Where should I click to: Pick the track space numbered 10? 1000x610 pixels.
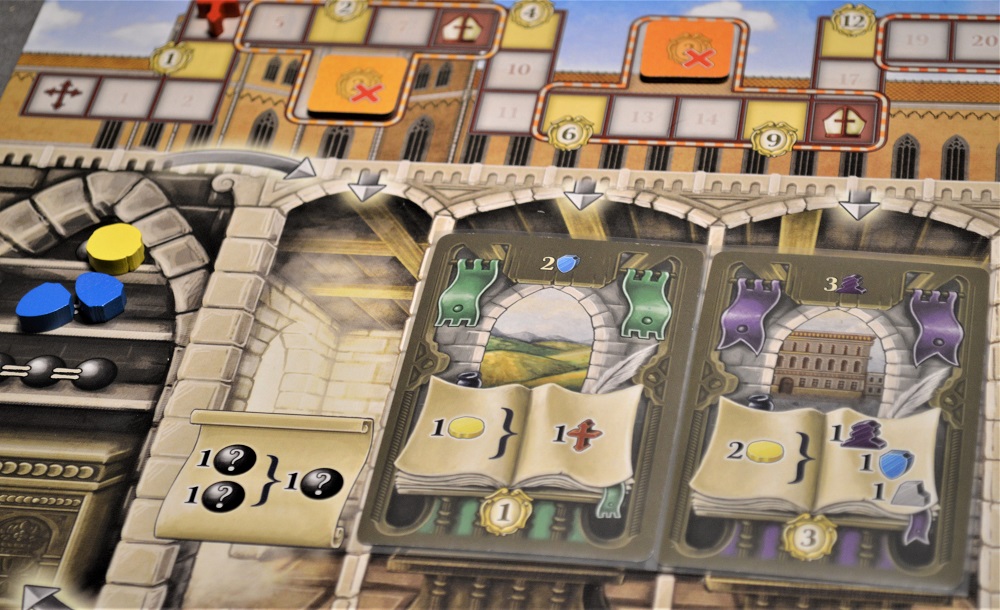pos(520,70)
